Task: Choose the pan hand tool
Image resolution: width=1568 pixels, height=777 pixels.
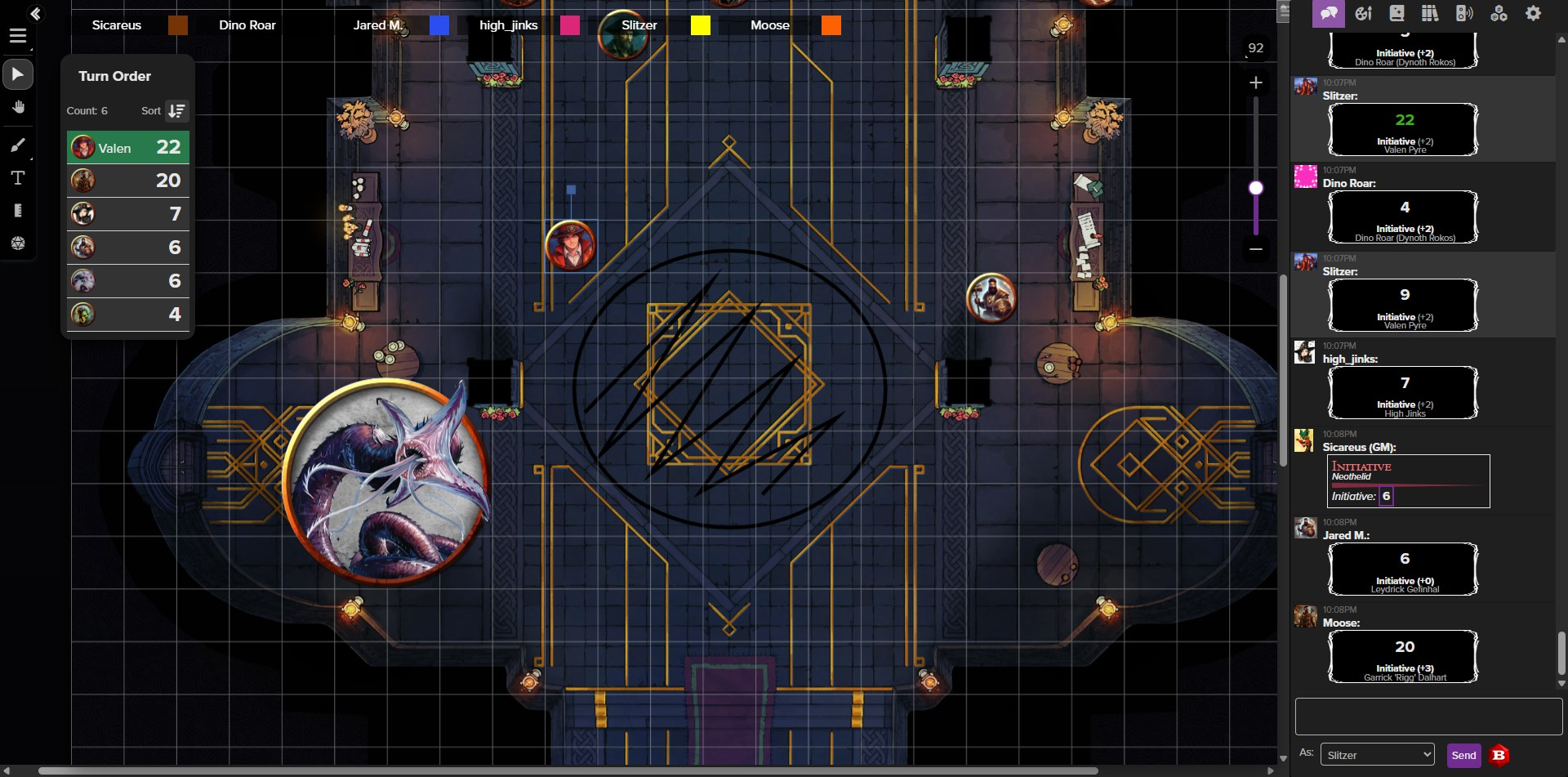Action: (17, 108)
